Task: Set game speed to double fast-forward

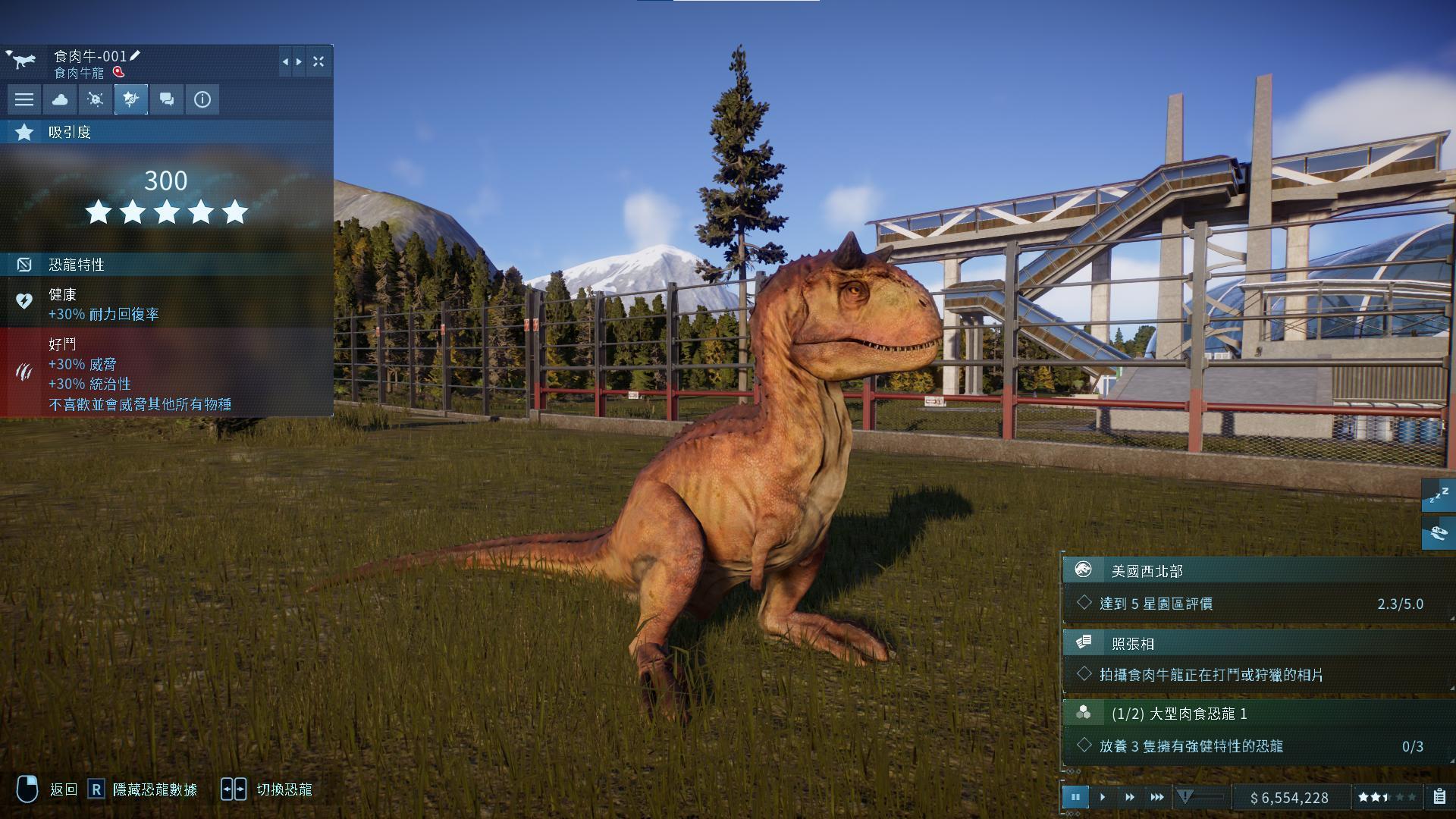Action: click(x=1130, y=797)
